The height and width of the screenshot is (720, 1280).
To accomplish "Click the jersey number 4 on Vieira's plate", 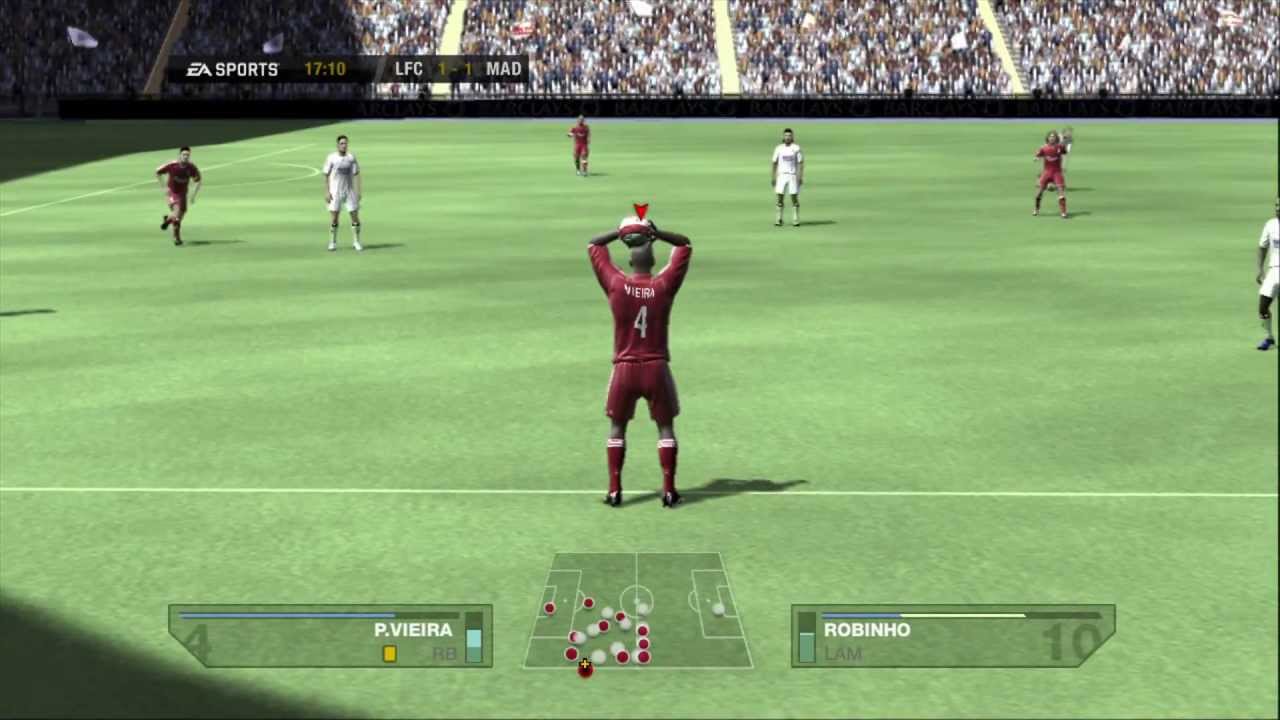I will pos(198,643).
